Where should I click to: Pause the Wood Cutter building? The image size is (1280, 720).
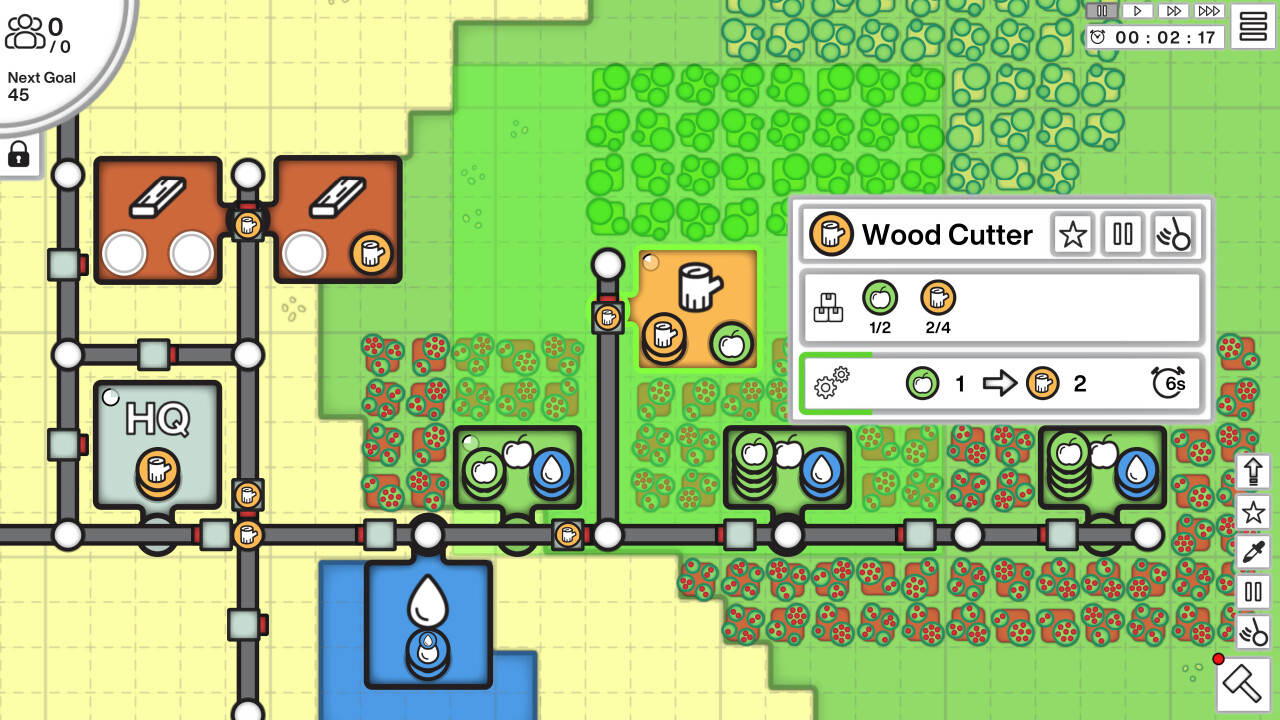[x=1122, y=234]
